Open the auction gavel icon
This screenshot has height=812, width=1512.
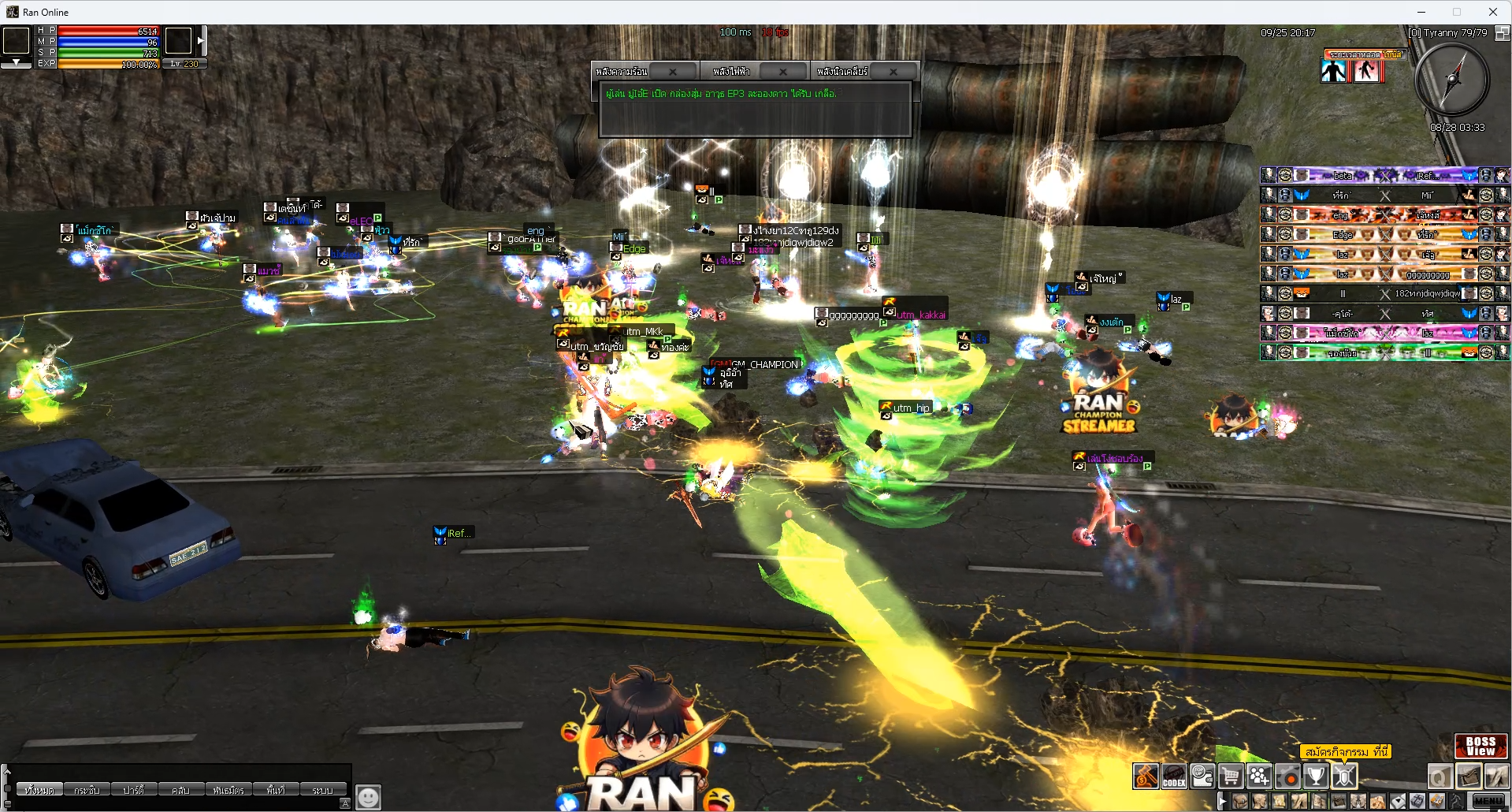pos(1146,777)
